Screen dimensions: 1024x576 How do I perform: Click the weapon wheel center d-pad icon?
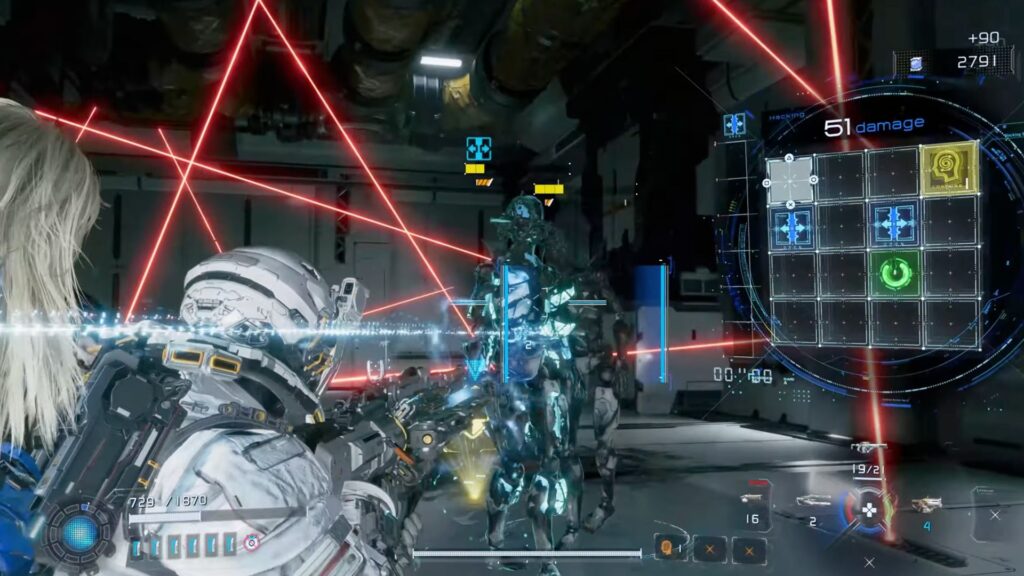coord(870,508)
